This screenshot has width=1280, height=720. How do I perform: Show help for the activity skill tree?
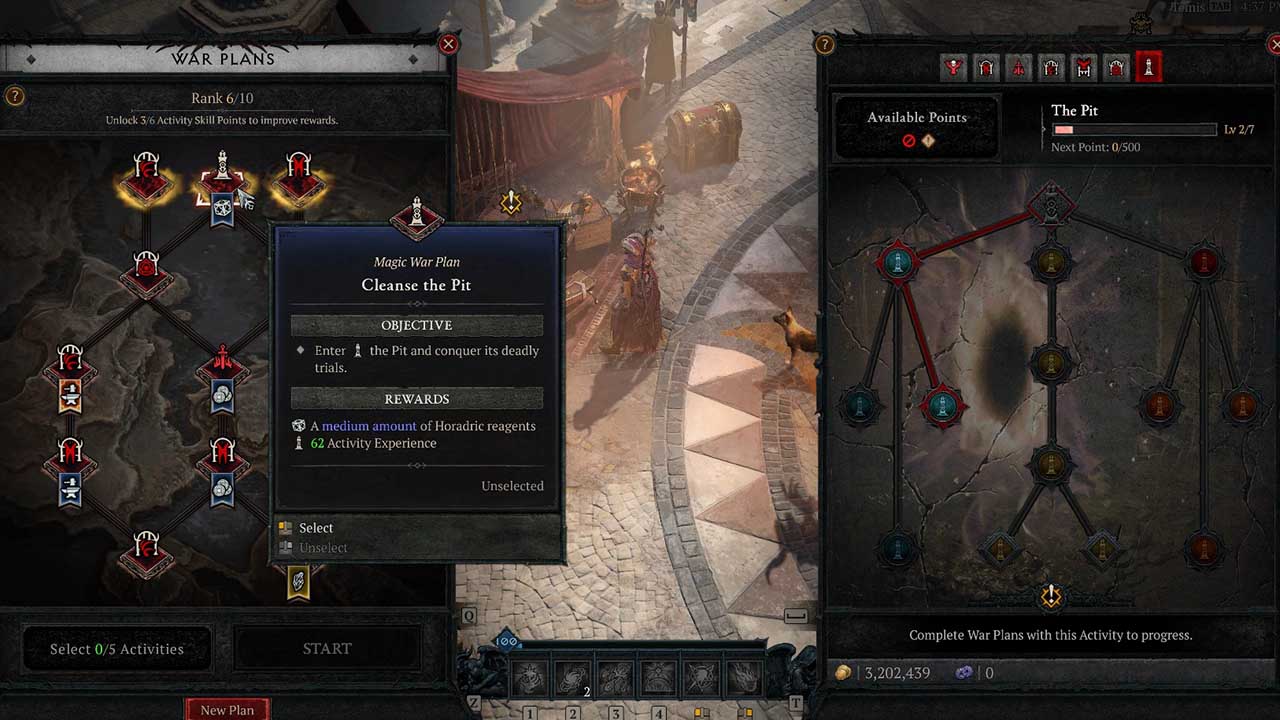tap(825, 44)
